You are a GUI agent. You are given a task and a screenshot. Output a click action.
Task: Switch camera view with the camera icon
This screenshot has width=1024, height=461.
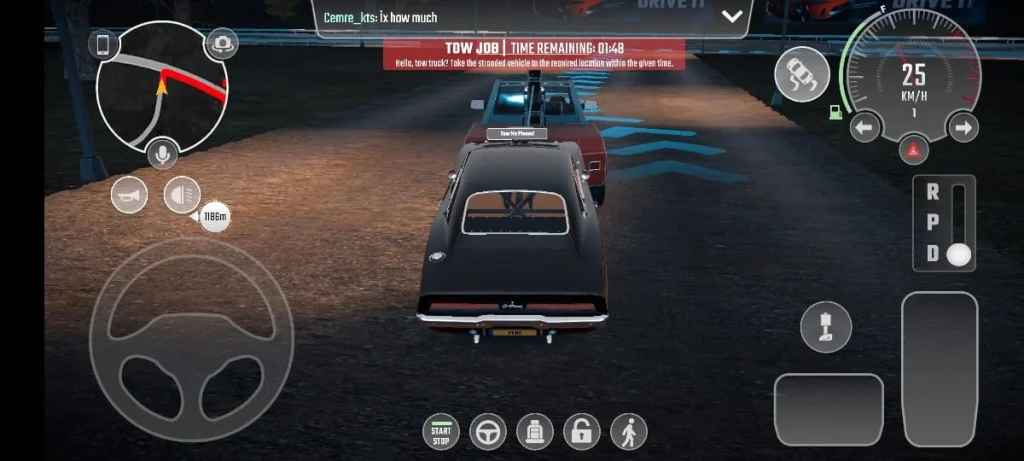click(x=220, y=44)
